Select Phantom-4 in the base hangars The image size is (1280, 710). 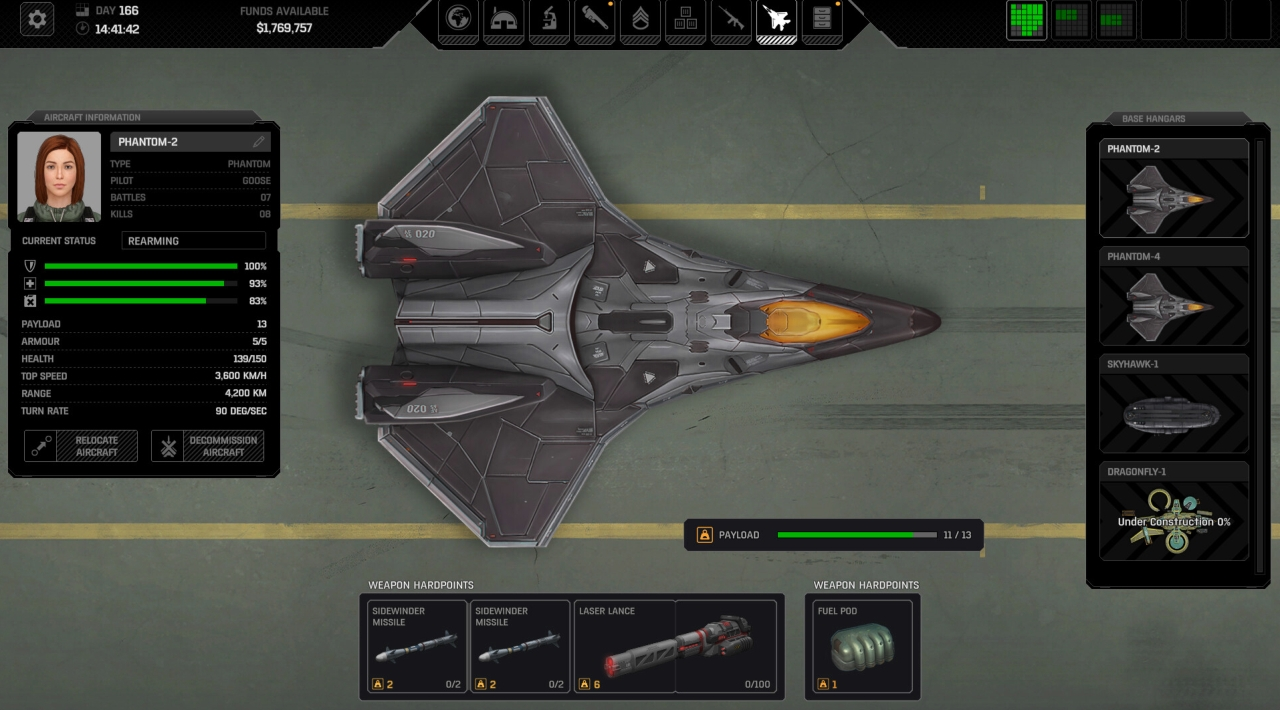point(1174,297)
